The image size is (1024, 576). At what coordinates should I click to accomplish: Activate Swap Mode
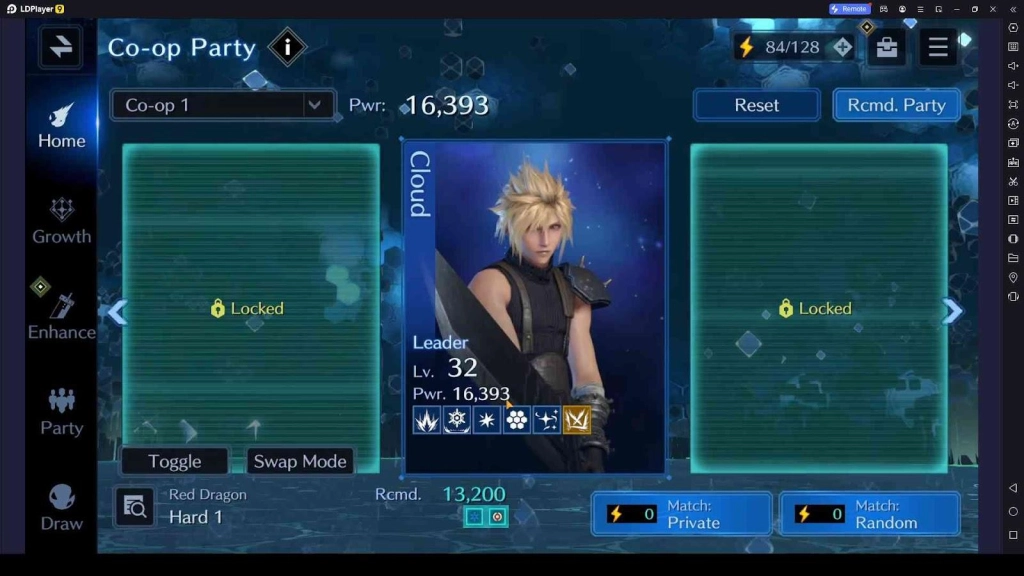coord(300,461)
